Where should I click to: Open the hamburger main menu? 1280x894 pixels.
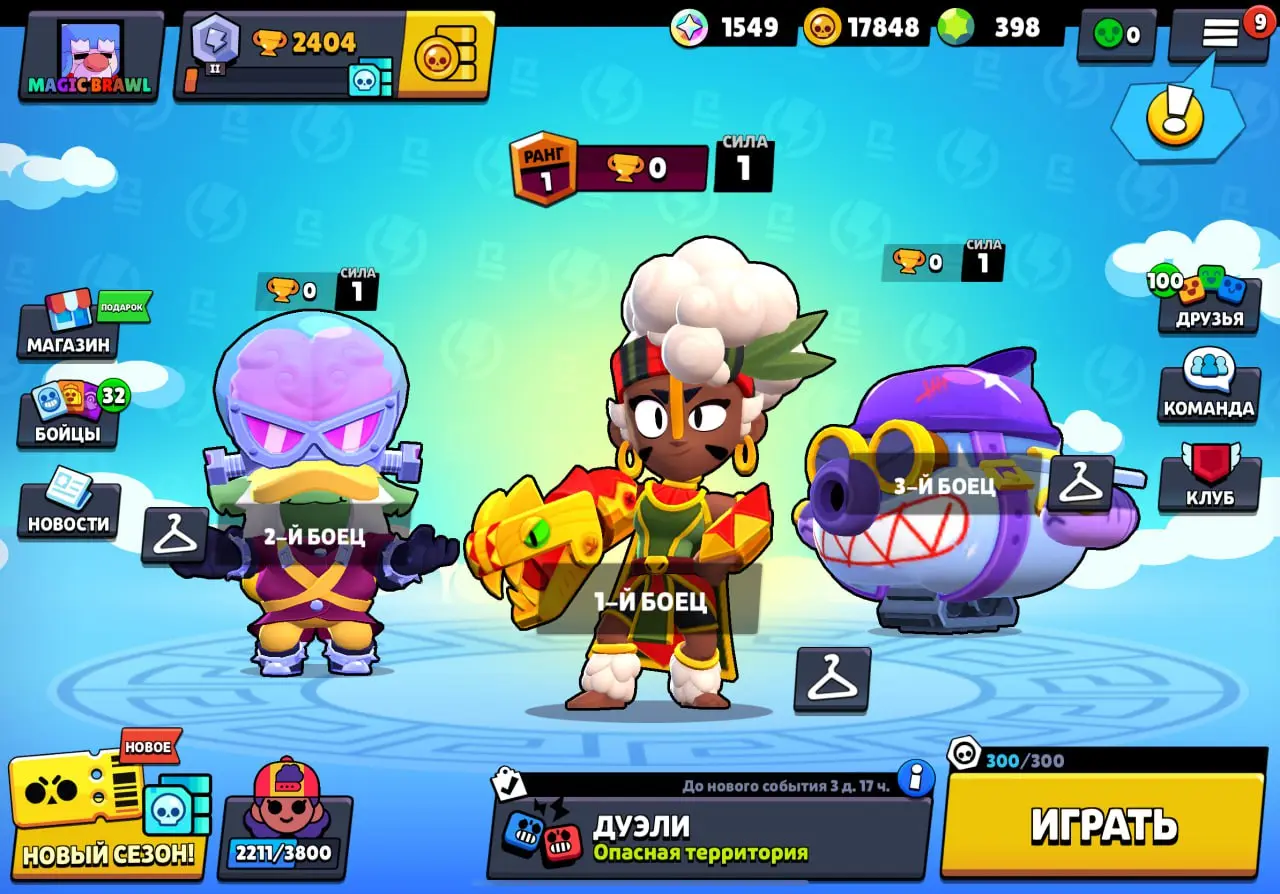pyautogui.click(x=1220, y=35)
